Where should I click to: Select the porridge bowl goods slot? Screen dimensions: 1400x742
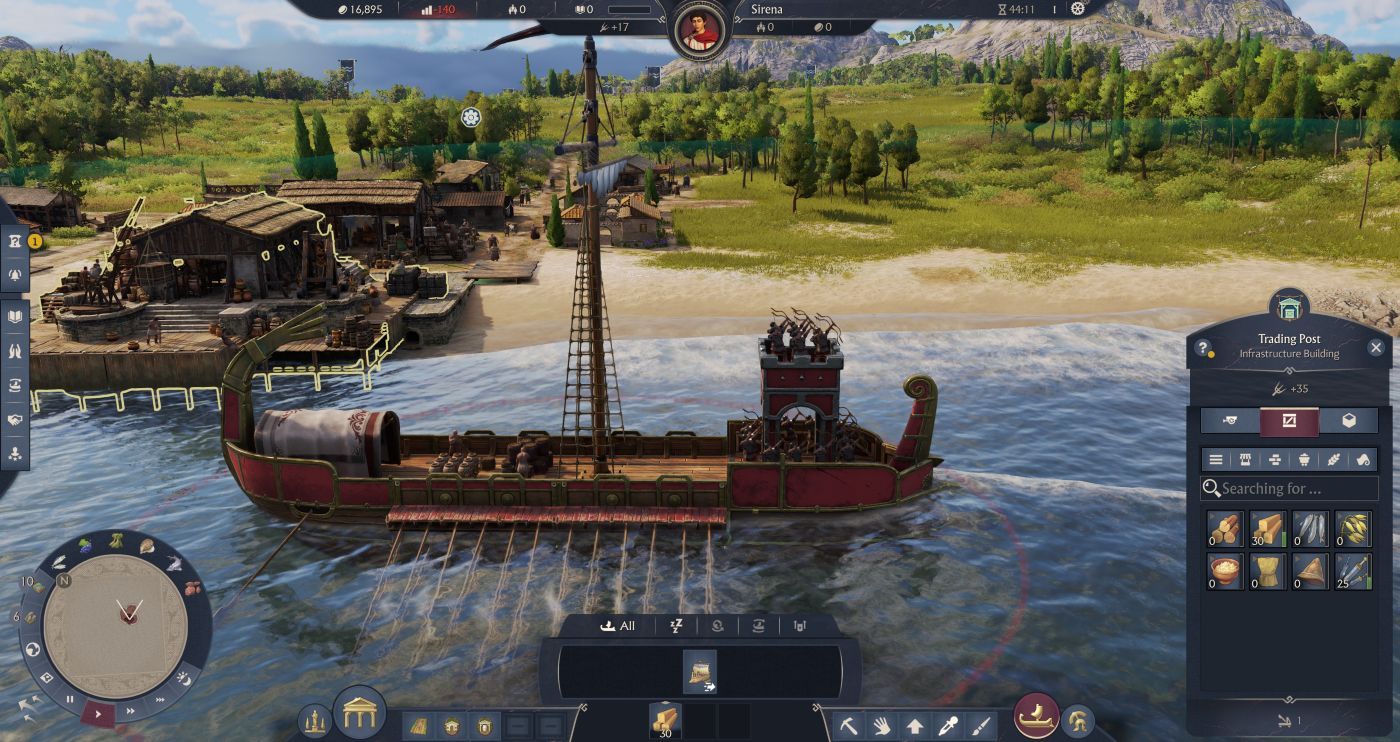[1224, 571]
